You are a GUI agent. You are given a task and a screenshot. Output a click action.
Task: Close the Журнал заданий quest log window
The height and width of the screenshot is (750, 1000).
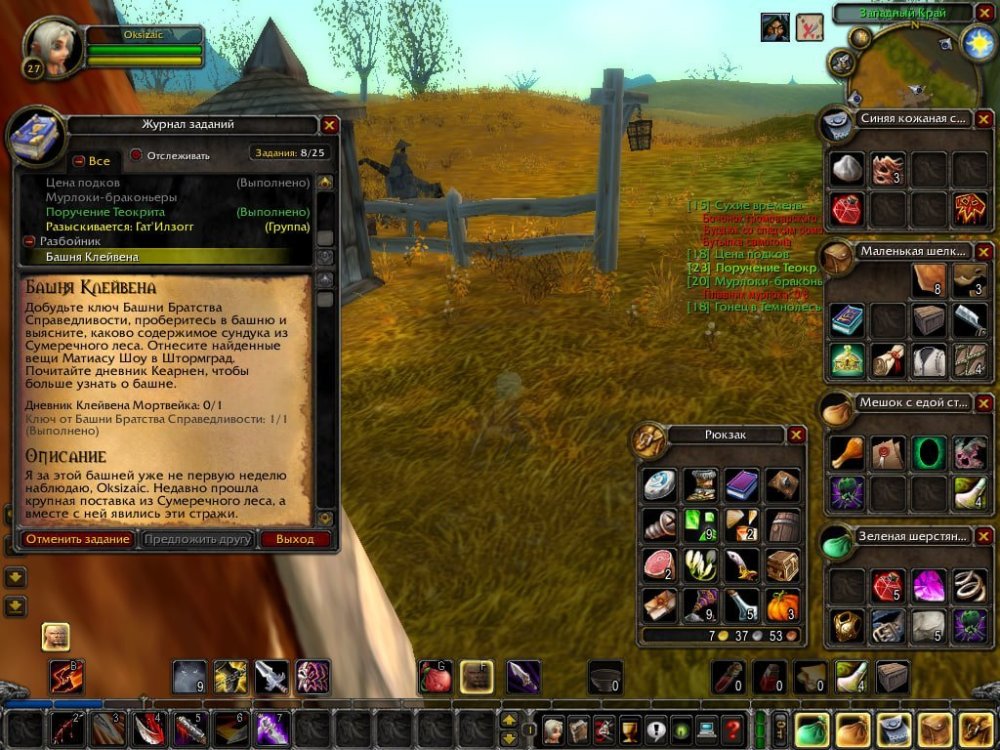330,125
